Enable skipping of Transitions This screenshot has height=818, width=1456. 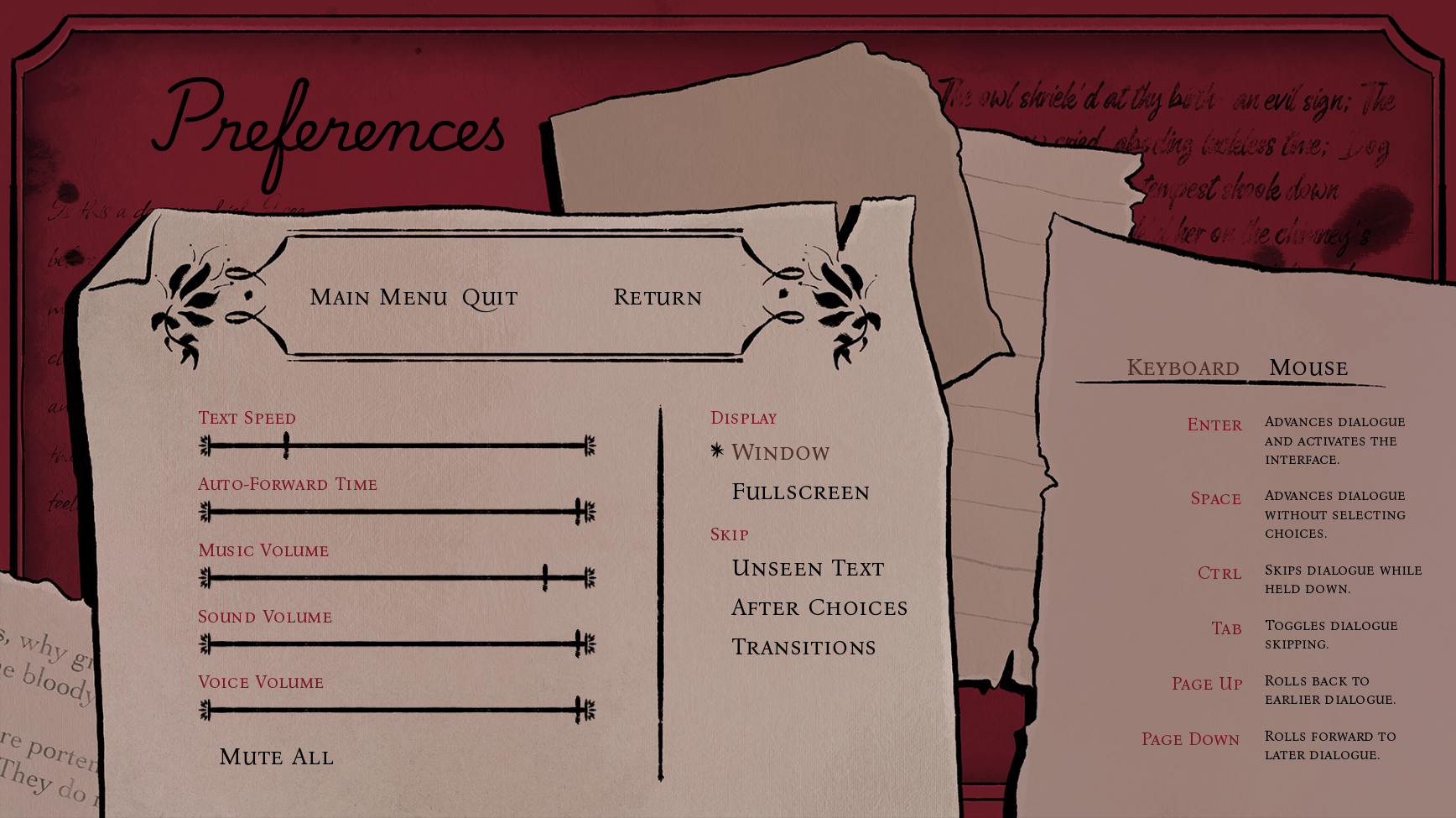803,646
